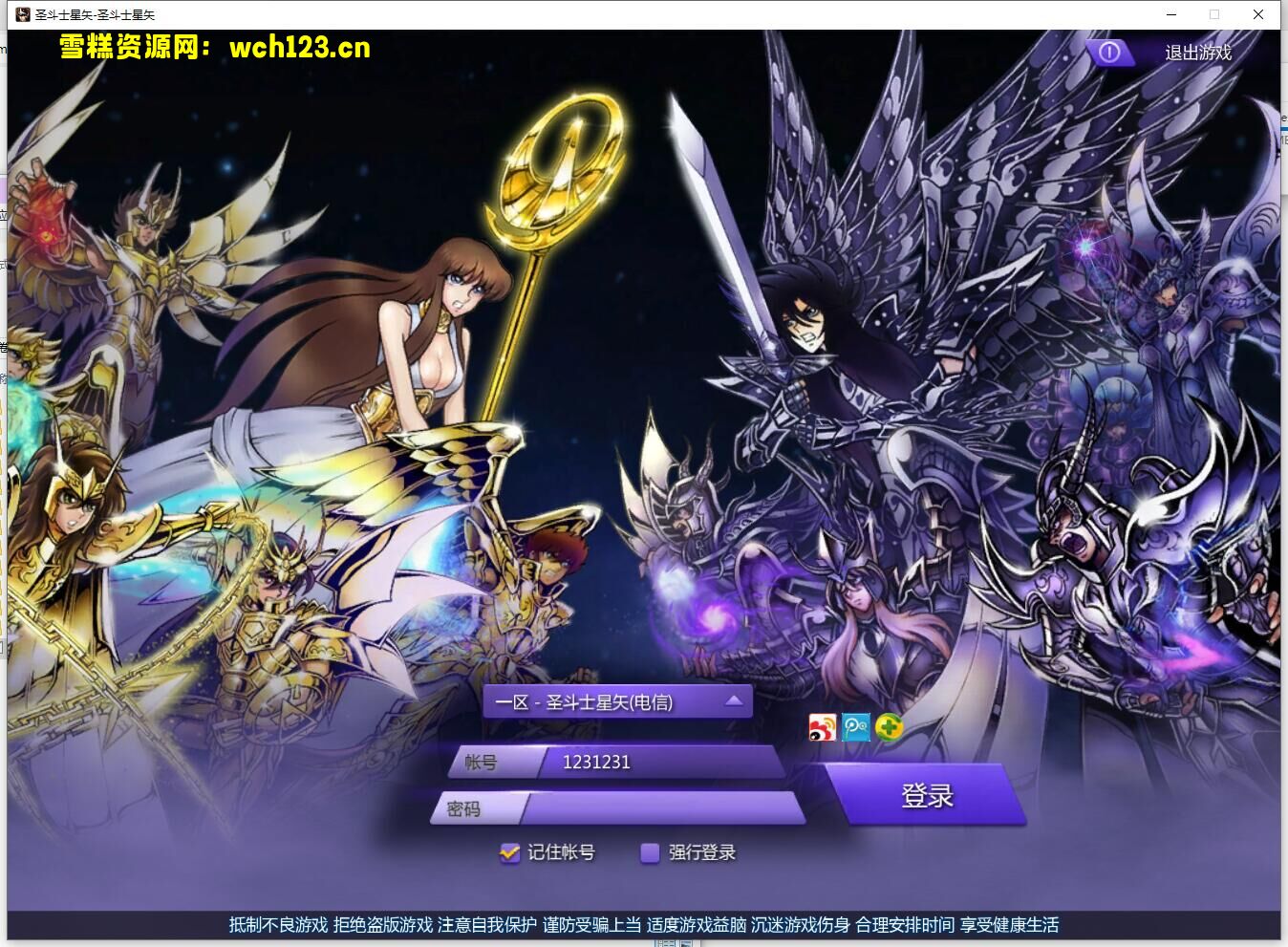
Task: Open the 一区-圣斗士星矢(电信) server selector
Action: click(602, 700)
